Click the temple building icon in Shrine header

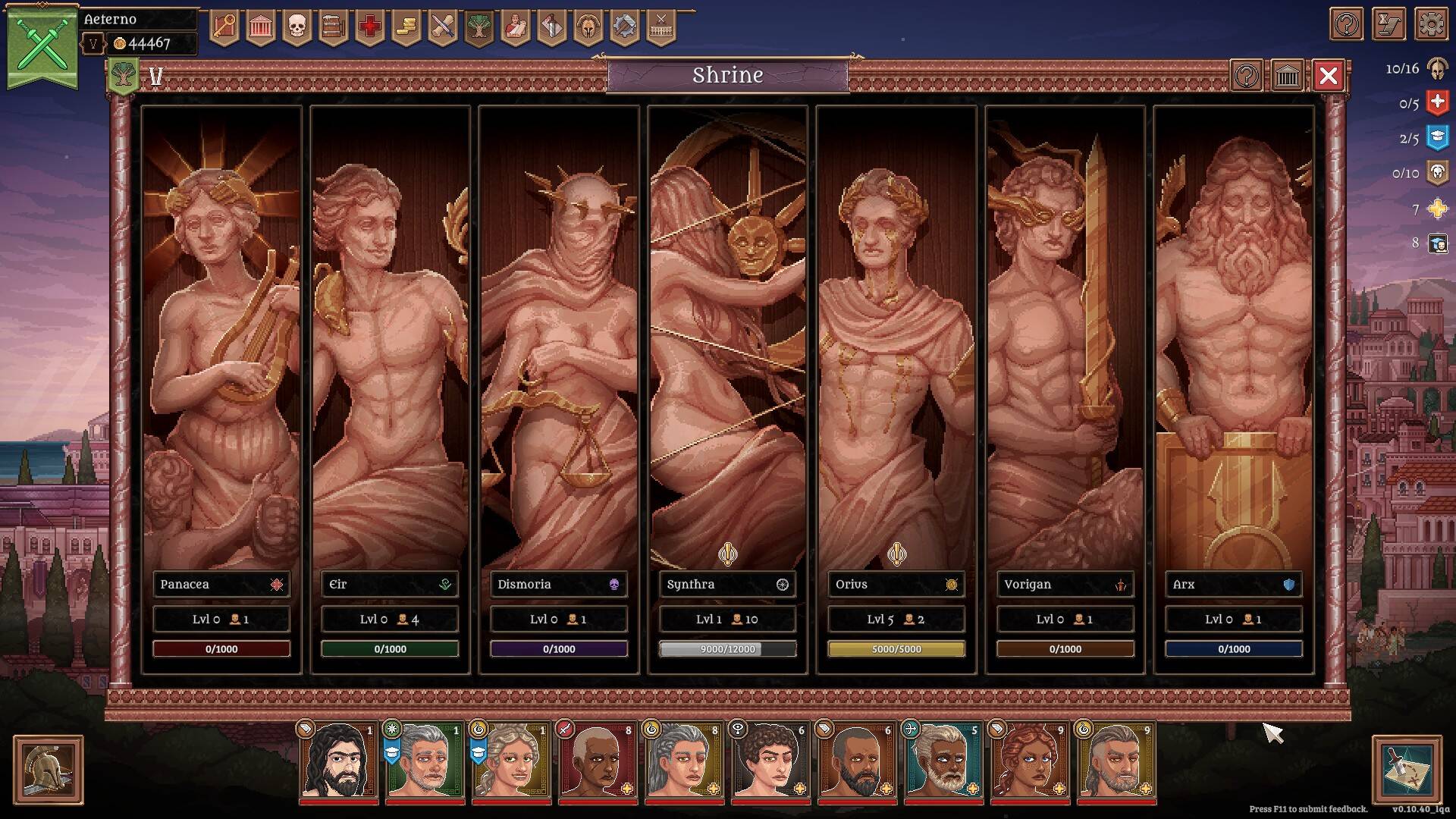1287,76
